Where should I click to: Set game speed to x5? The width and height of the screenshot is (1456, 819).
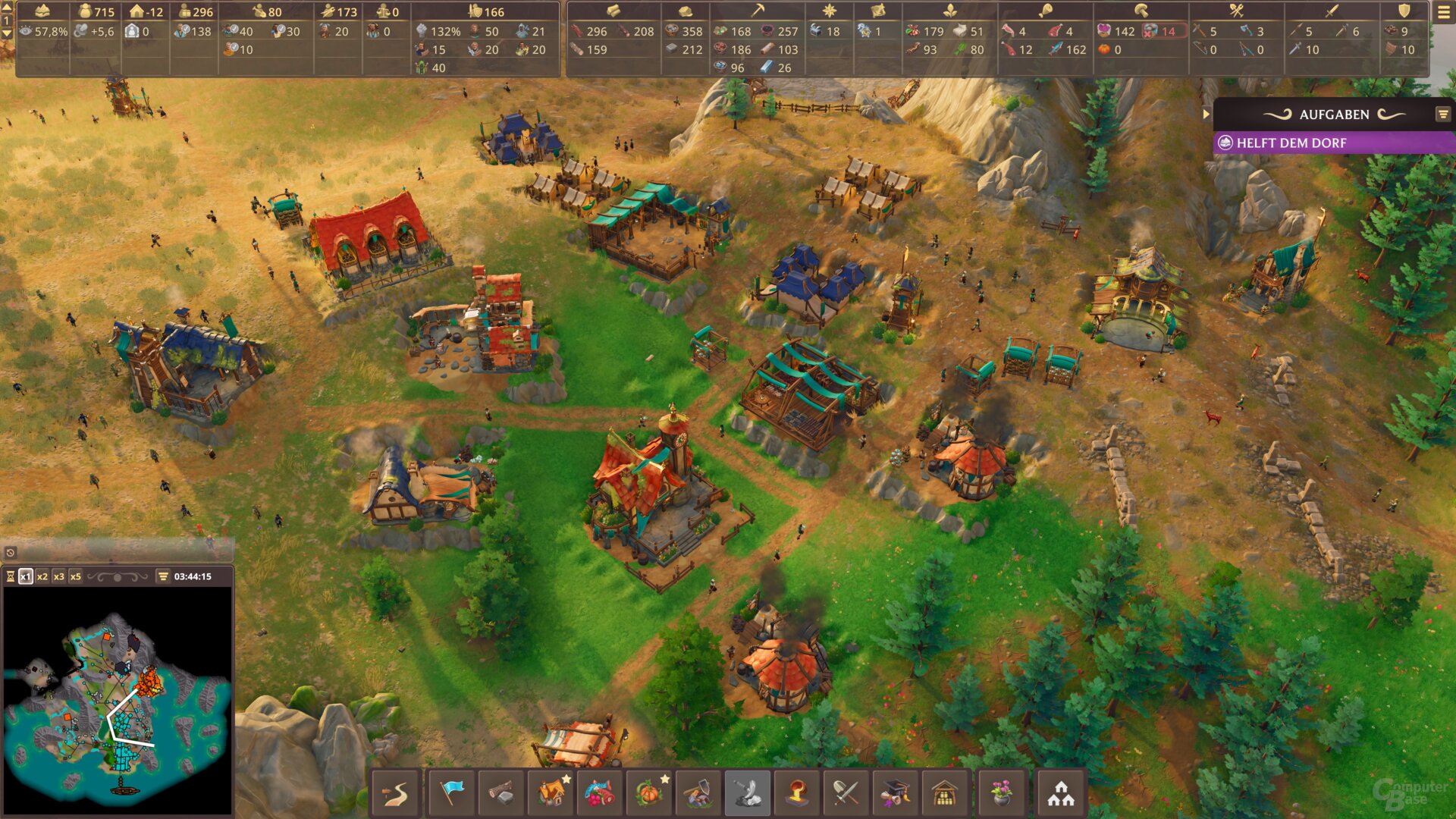[x=76, y=576]
